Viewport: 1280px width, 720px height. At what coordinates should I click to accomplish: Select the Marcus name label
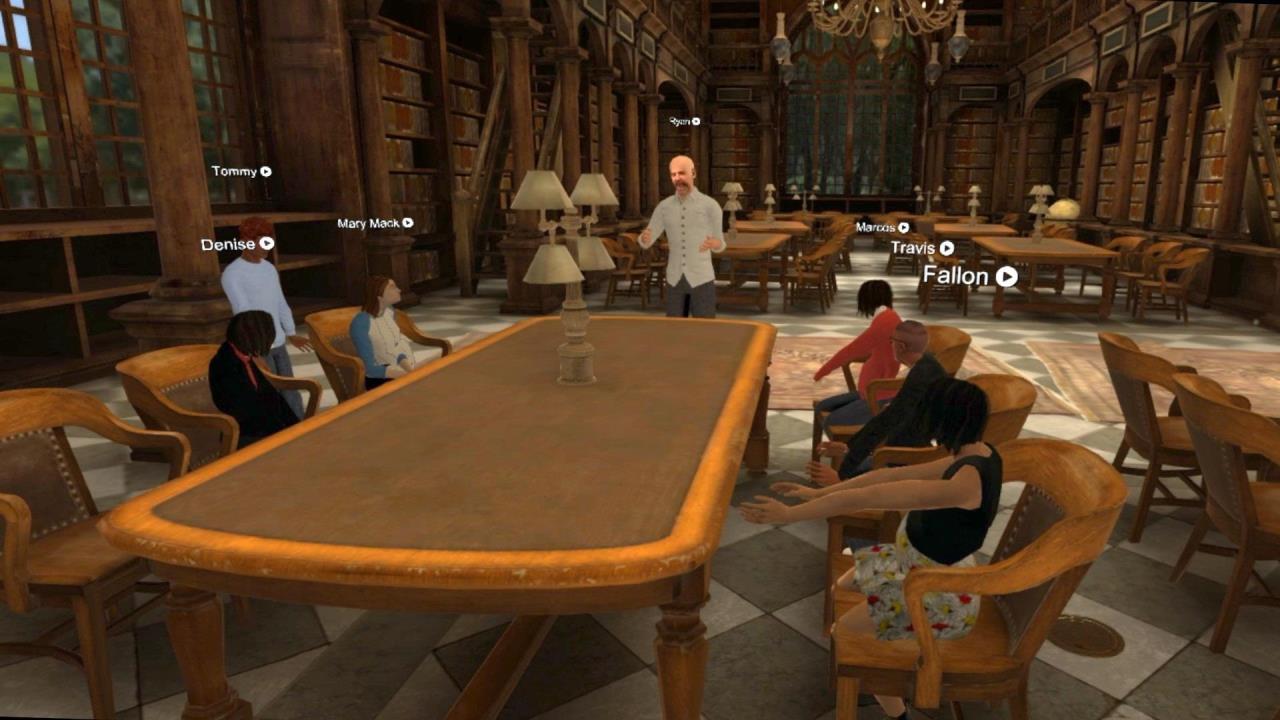(x=878, y=226)
